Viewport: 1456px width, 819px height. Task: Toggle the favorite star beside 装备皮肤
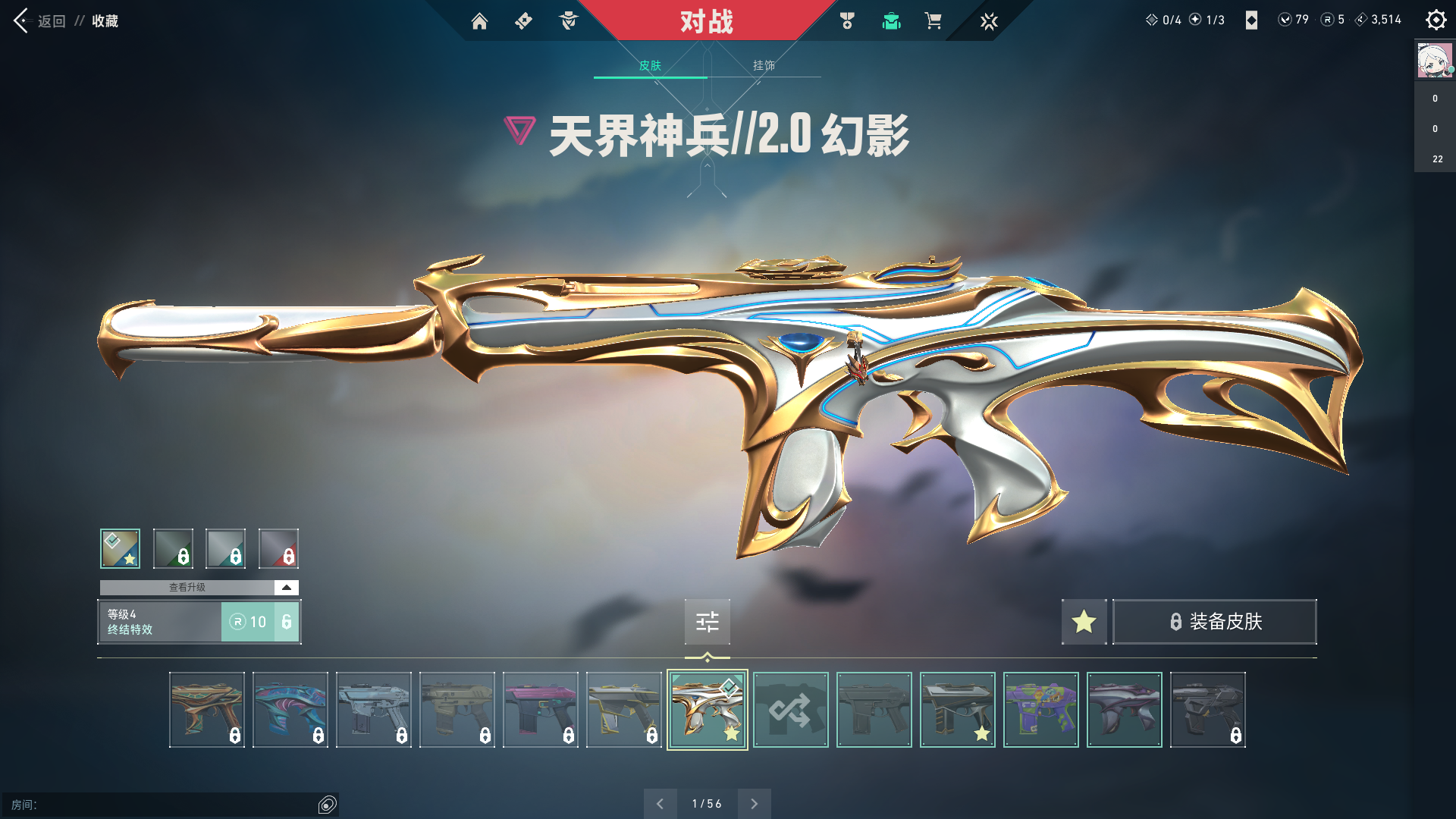[x=1083, y=622]
